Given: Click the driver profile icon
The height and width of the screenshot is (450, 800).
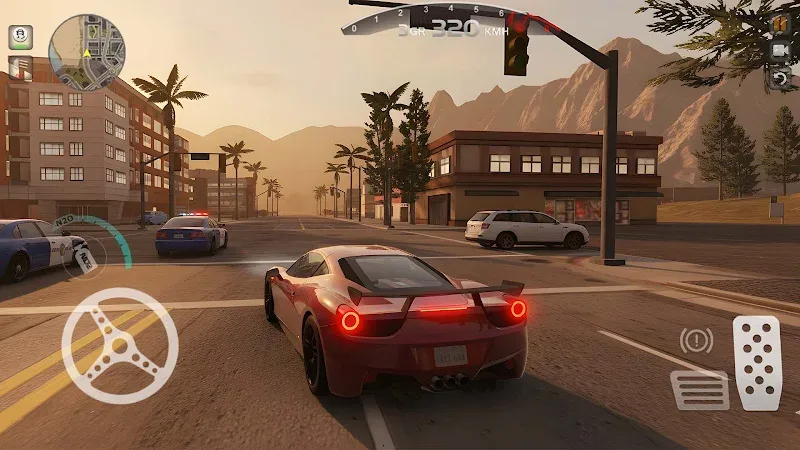Looking at the screenshot, I should tap(20, 37).
